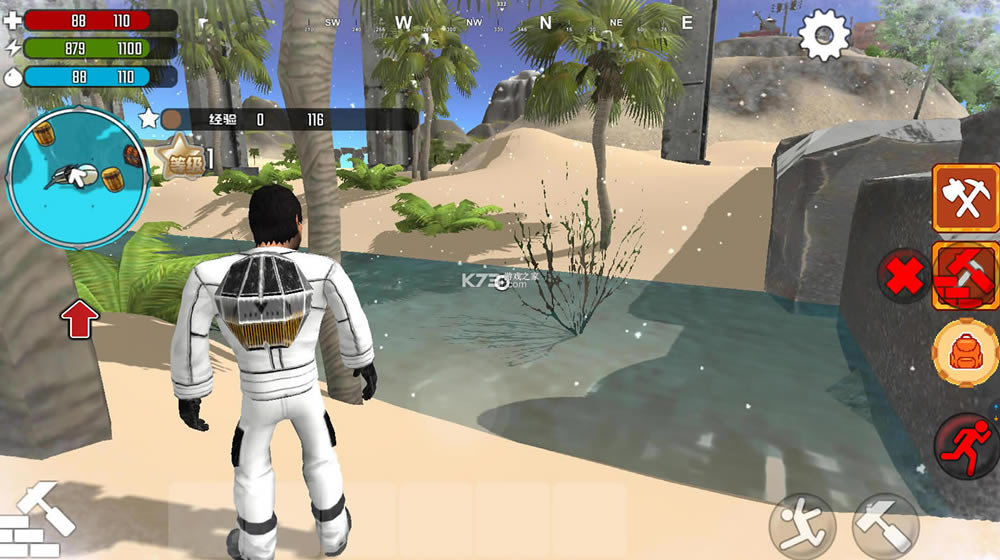Activate the jumping figure action button
Image resolution: width=1000 pixels, height=560 pixels.
[801, 526]
